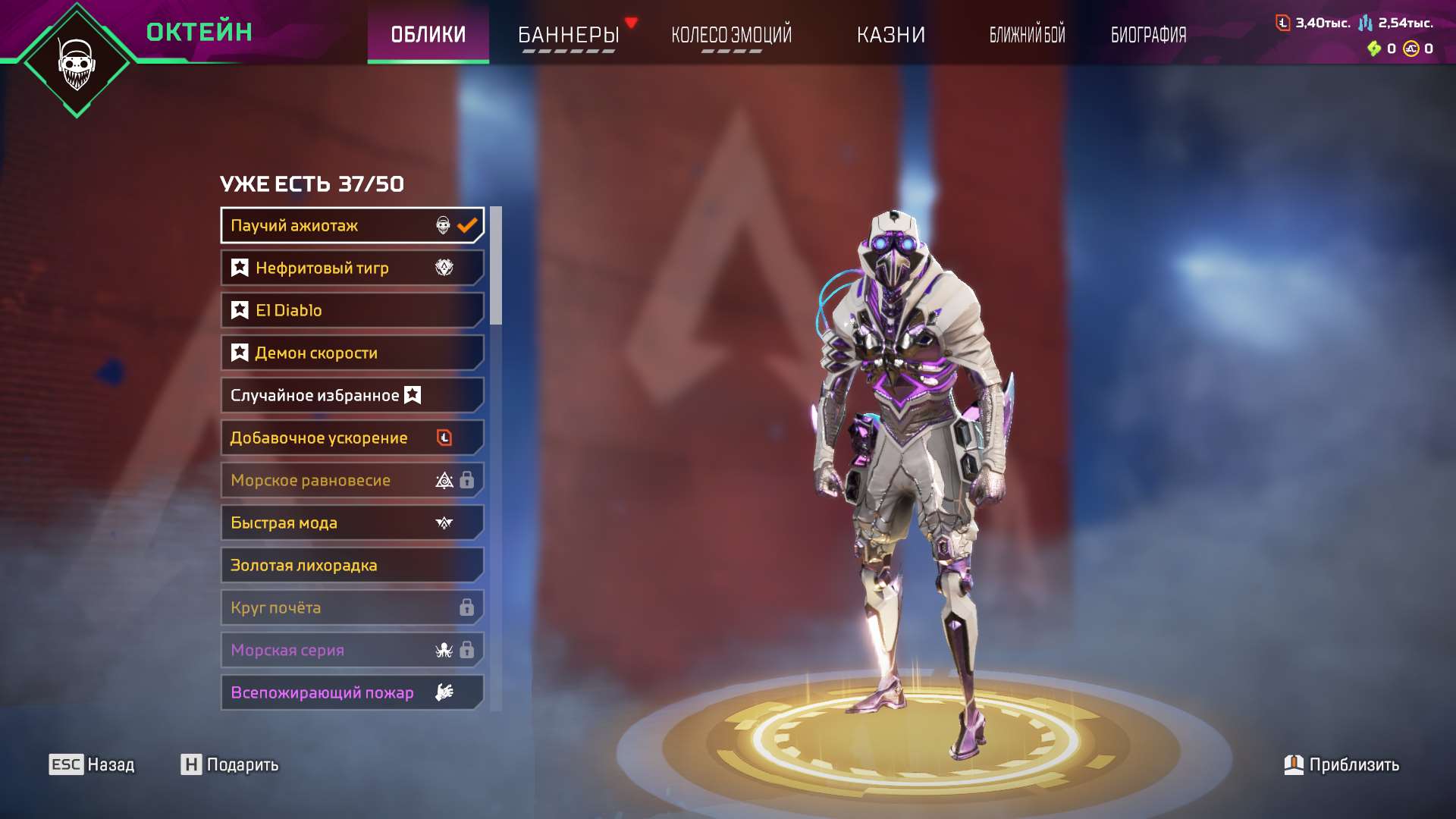Image resolution: width=1456 pixels, height=819 pixels.
Task: Switch to the Ближний бой tab
Action: tap(1026, 34)
